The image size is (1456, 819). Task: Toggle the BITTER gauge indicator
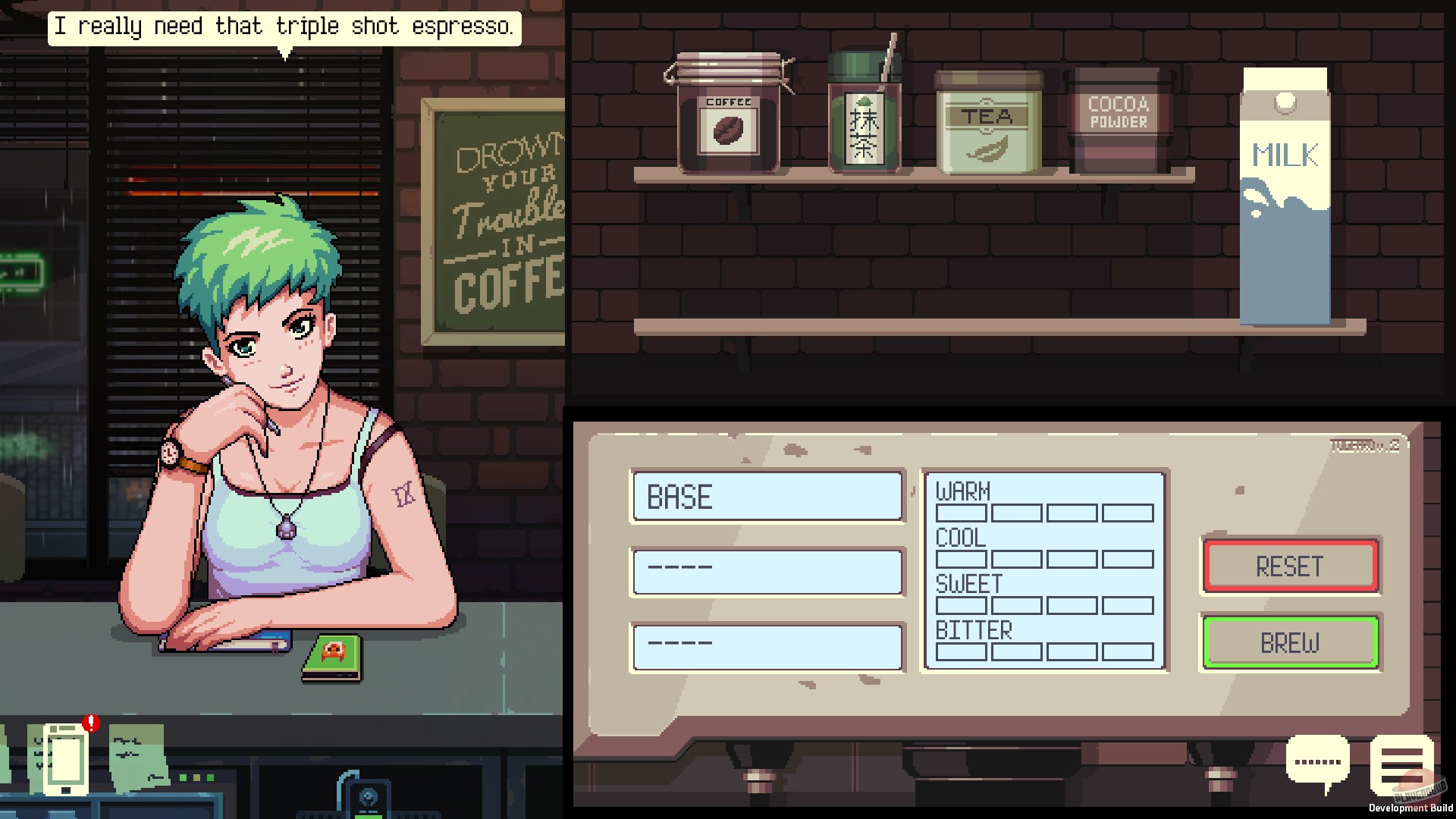click(961, 651)
